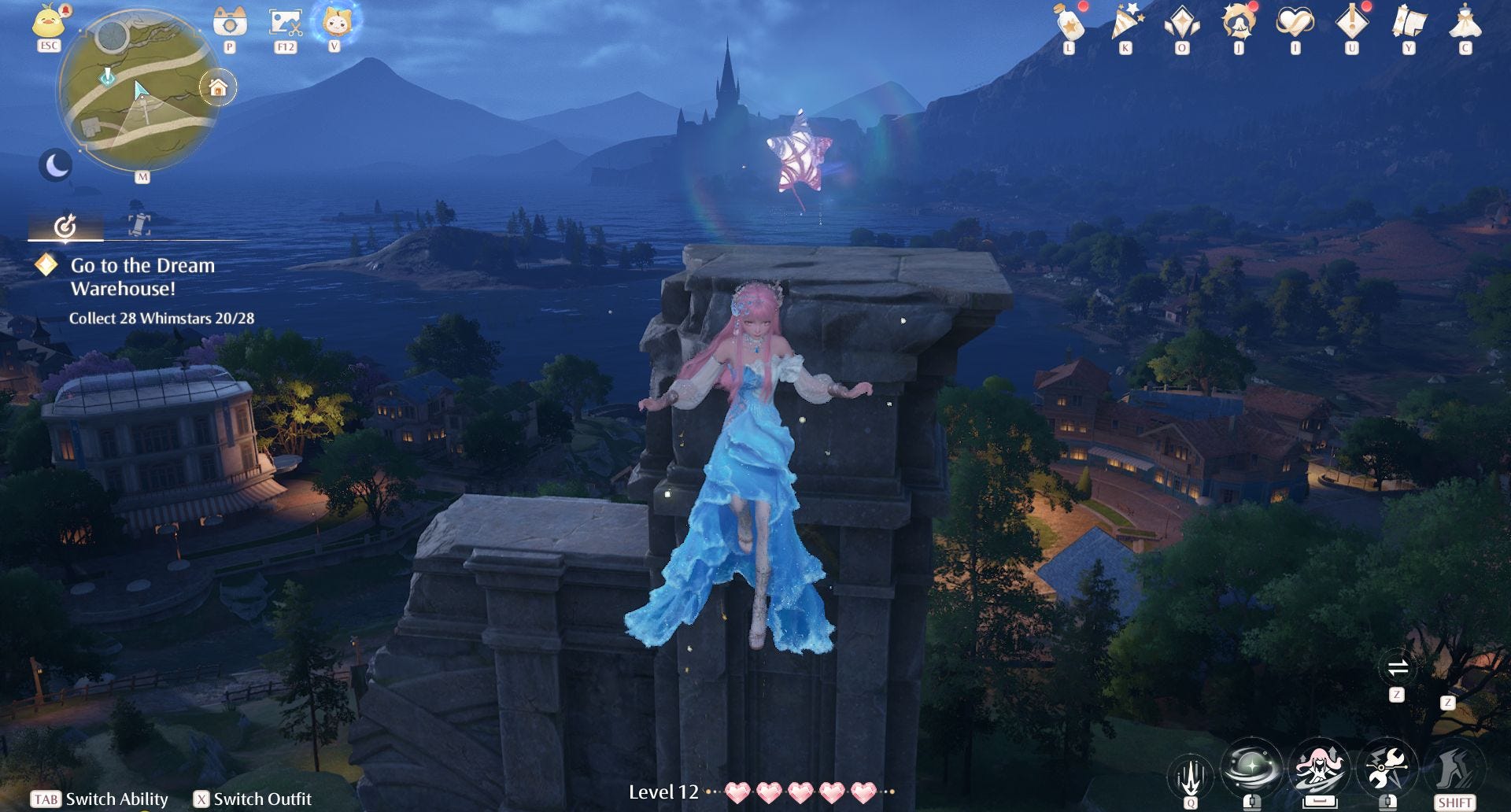Image resolution: width=1511 pixels, height=812 pixels.
Task: Switch to the scroll tab beside the target
Action: coord(139,225)
